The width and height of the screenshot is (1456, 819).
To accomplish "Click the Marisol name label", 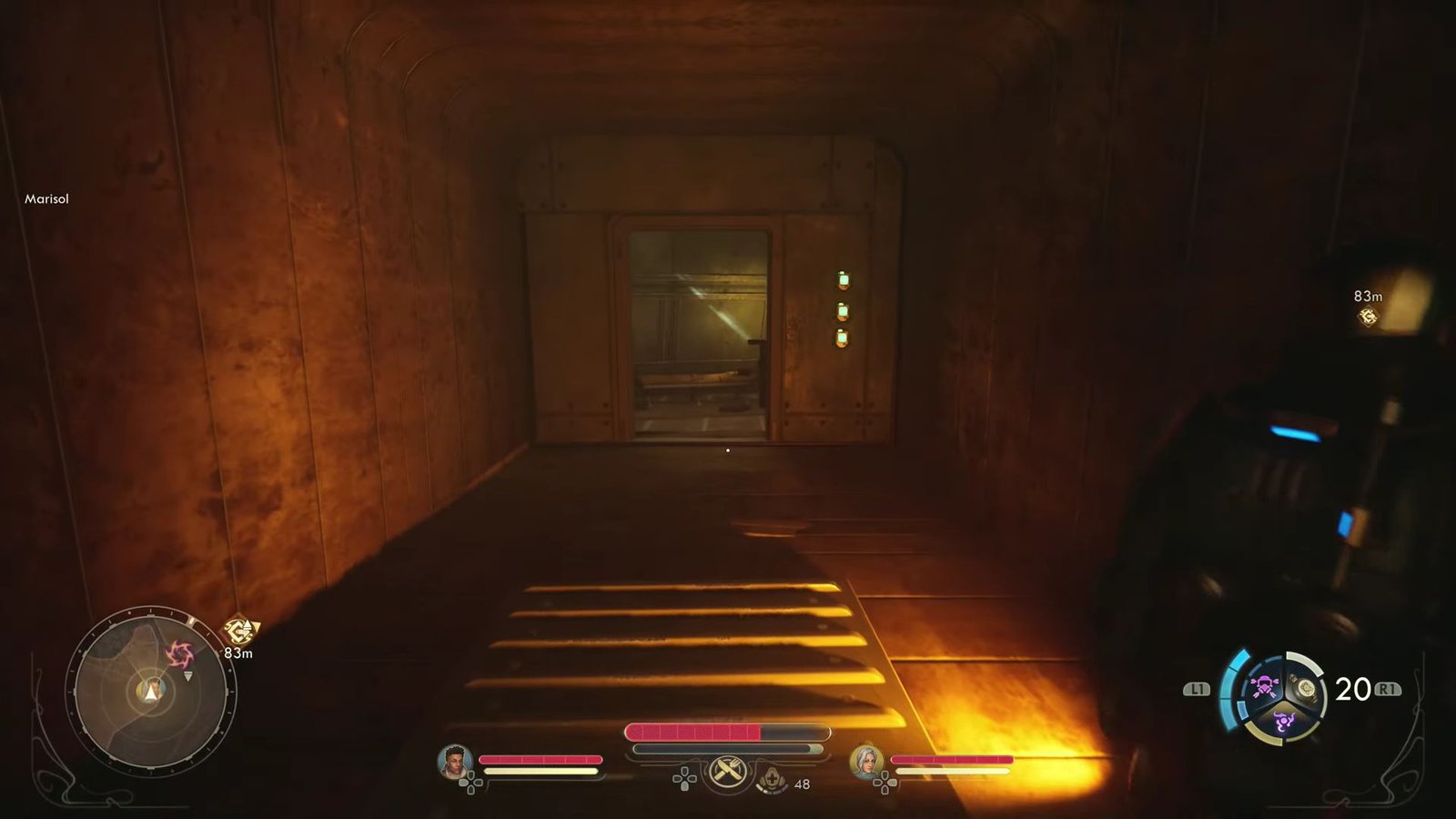I will coord(45,198).
